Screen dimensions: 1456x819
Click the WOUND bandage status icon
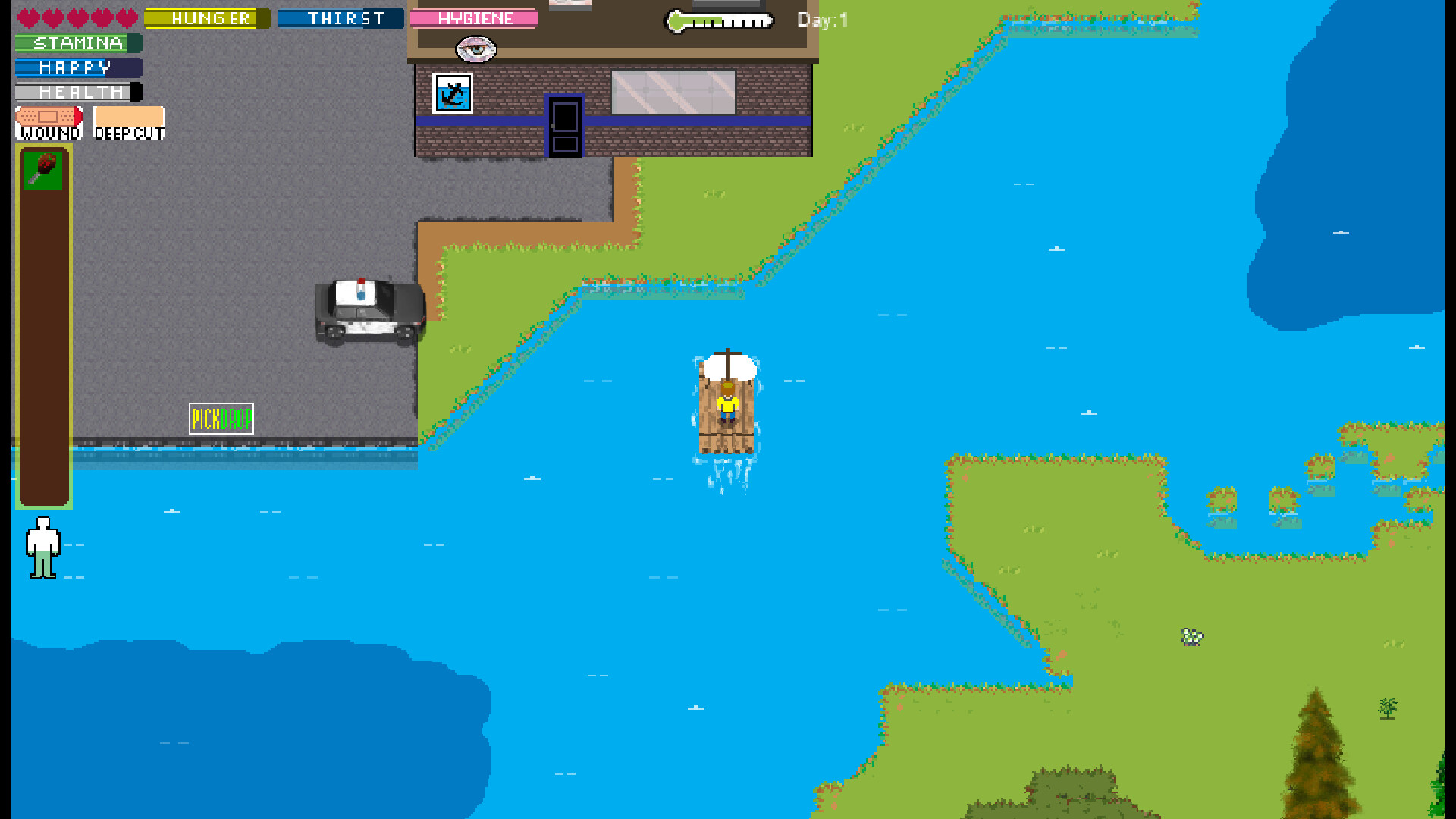[47, 120]
